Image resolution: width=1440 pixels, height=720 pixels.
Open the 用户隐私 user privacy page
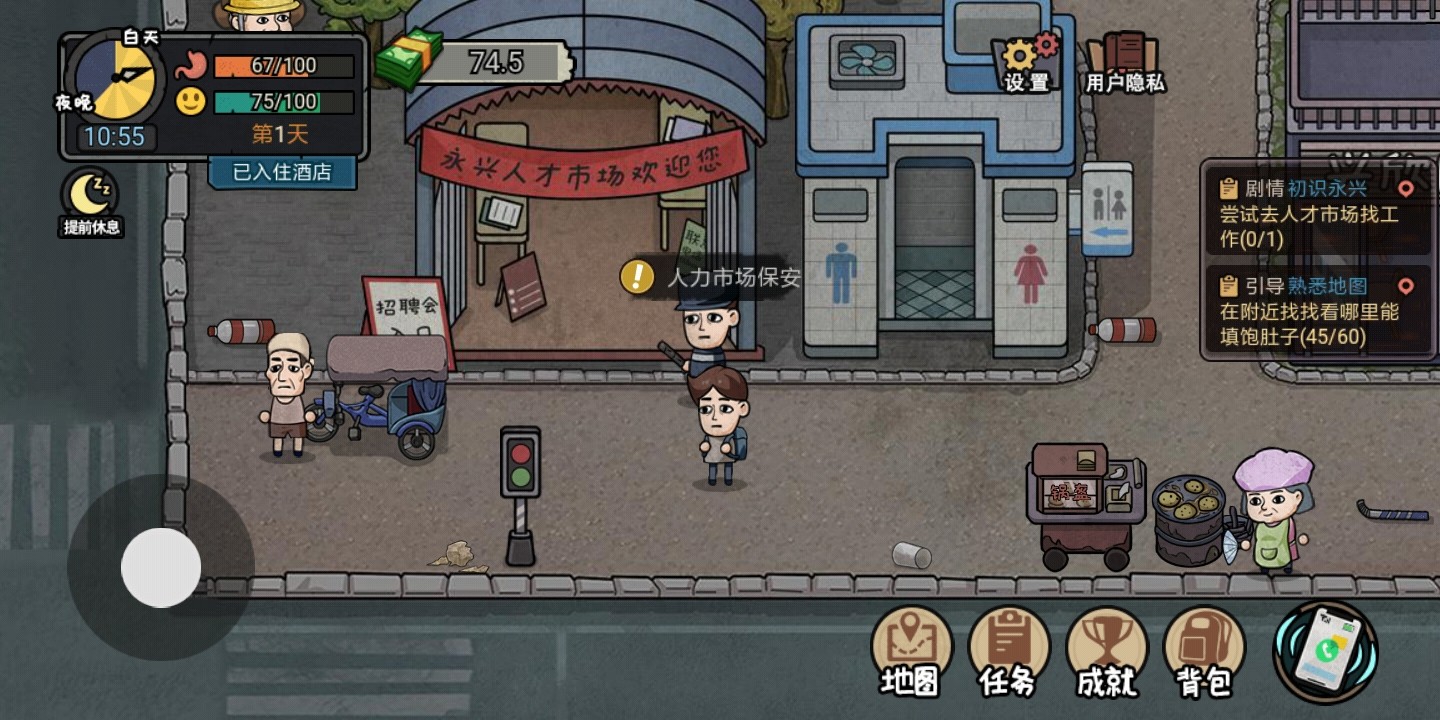tap(1125, 62)
